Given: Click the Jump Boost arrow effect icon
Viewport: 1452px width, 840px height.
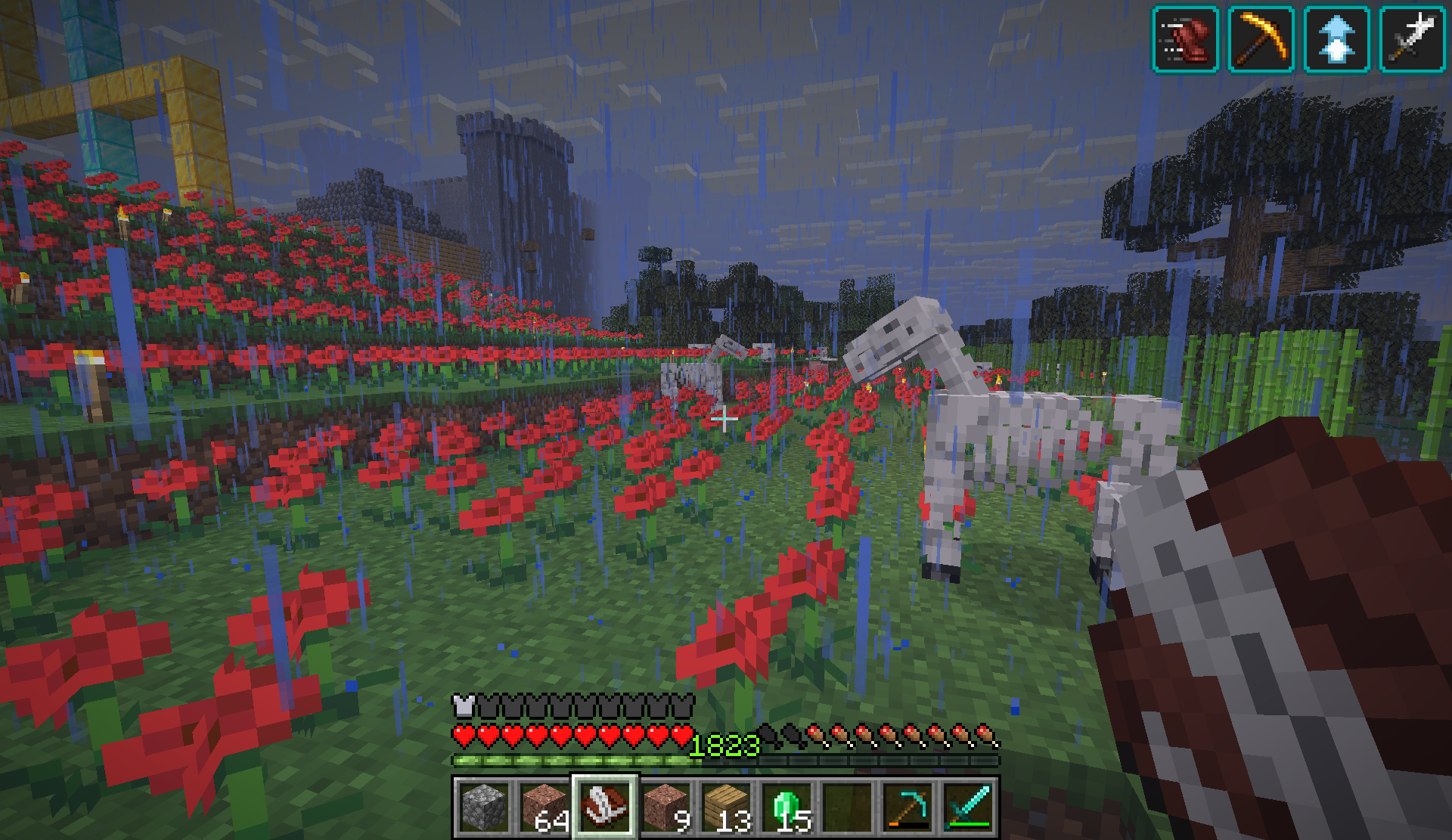Looking at the screenshot, I should click(1337, 39).
